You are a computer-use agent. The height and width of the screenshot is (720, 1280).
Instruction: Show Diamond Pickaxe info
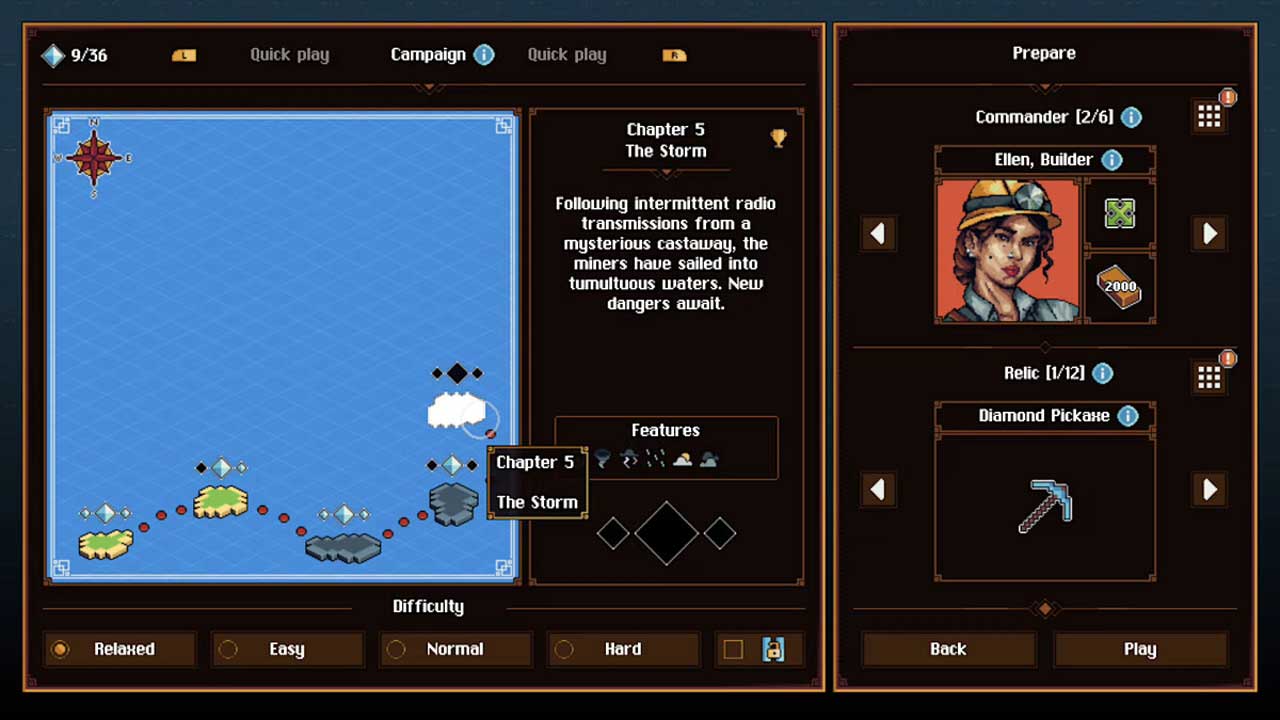point(1127,416)
